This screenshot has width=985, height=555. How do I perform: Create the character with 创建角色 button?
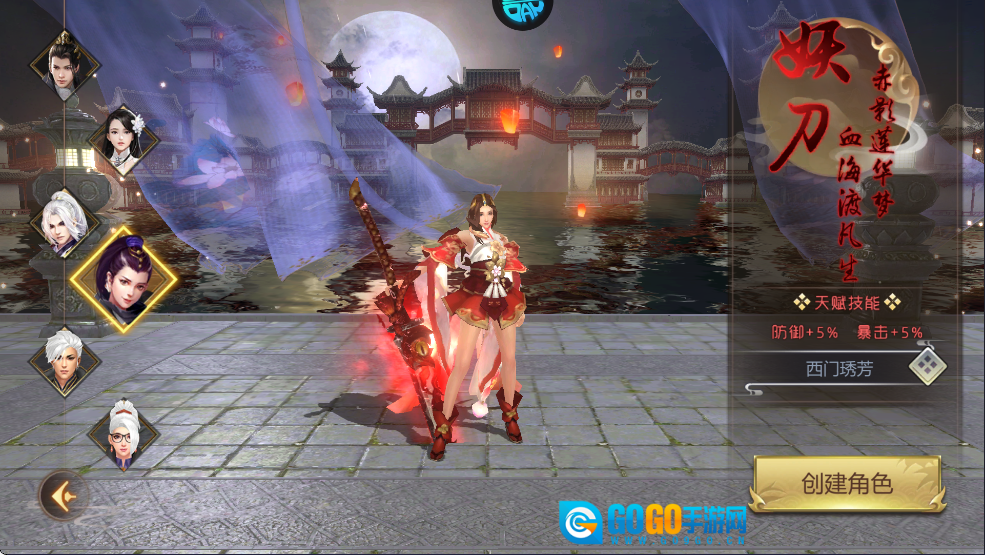click(x=846, y=485)
